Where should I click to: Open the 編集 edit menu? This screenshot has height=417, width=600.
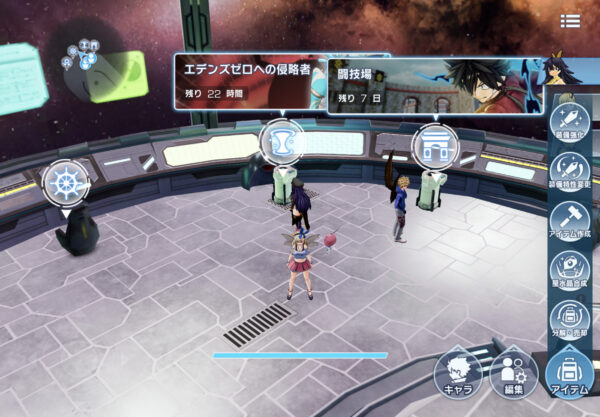[x=514, y=375]
